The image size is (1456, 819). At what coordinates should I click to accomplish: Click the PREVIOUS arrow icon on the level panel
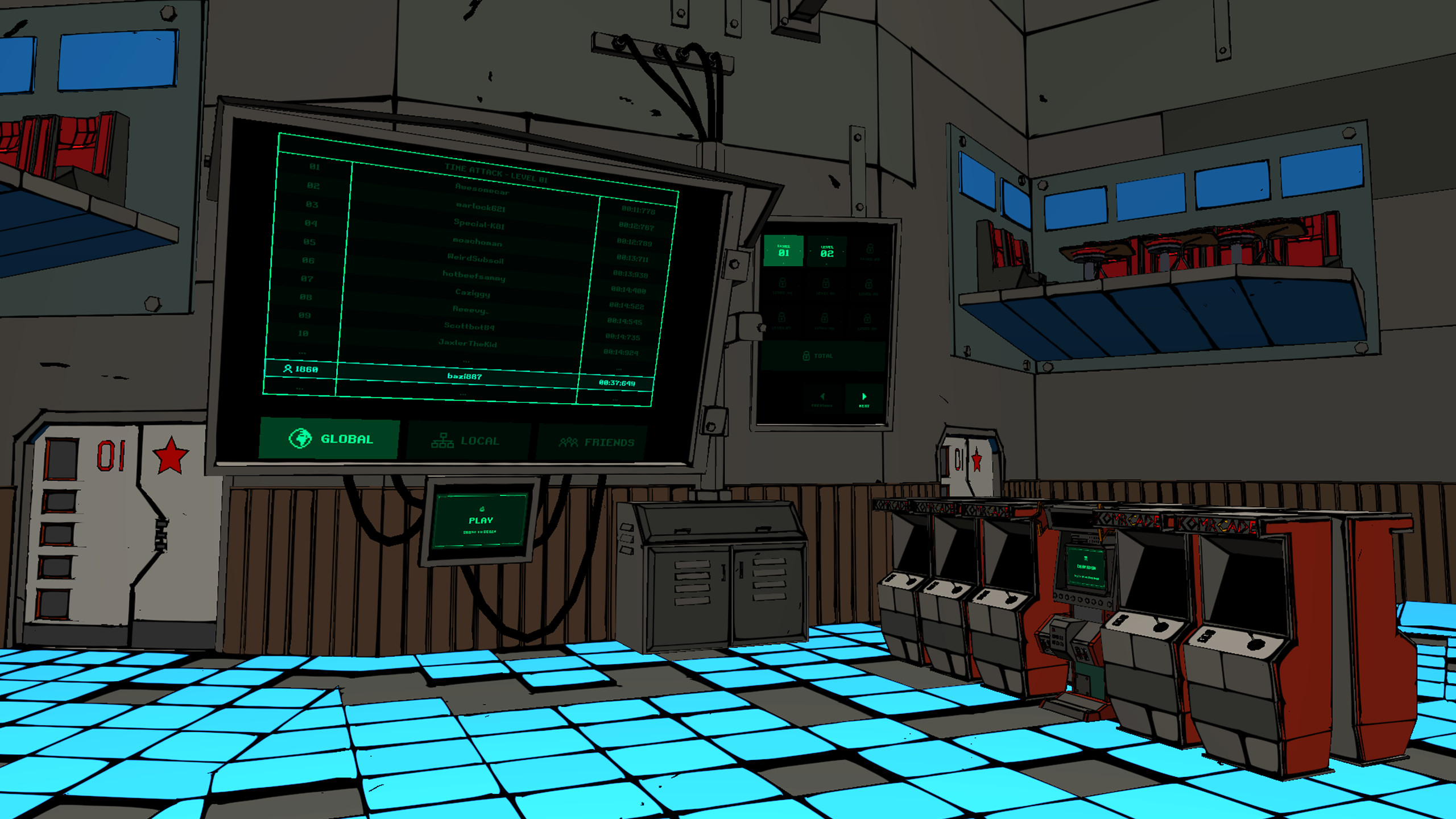[822, 396]
